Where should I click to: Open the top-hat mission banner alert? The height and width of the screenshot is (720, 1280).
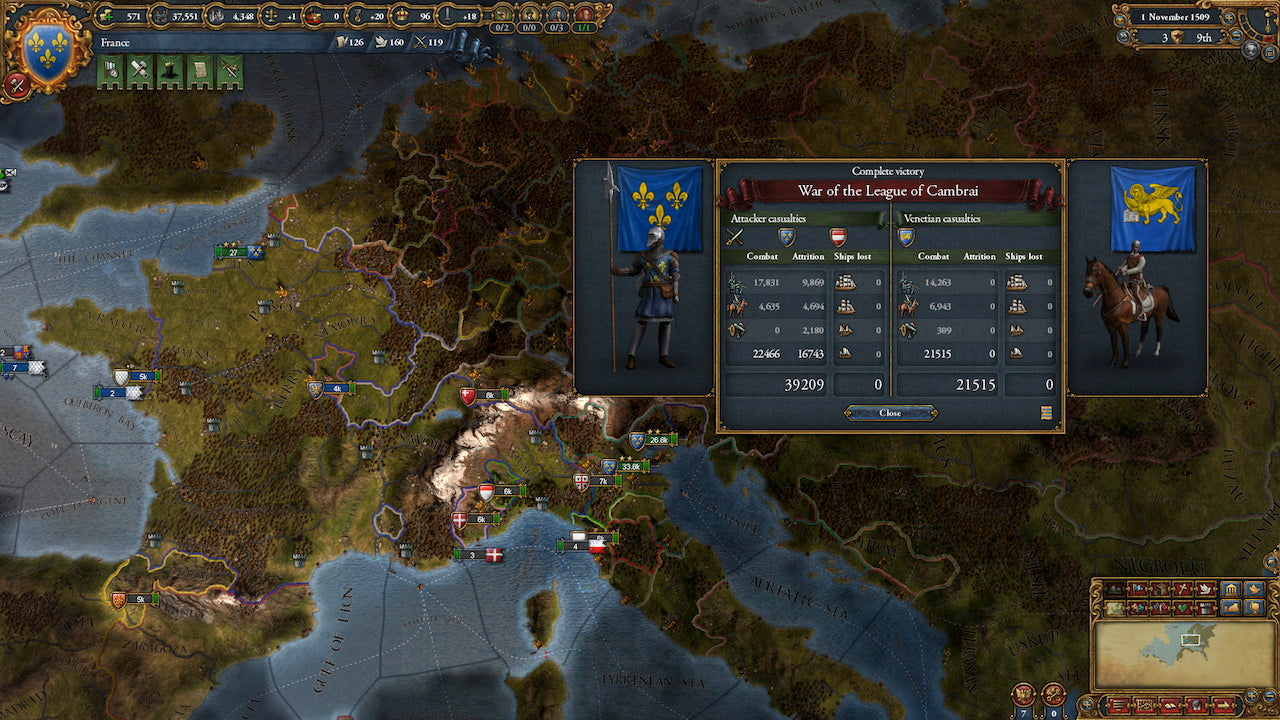(x=170, y=72)
